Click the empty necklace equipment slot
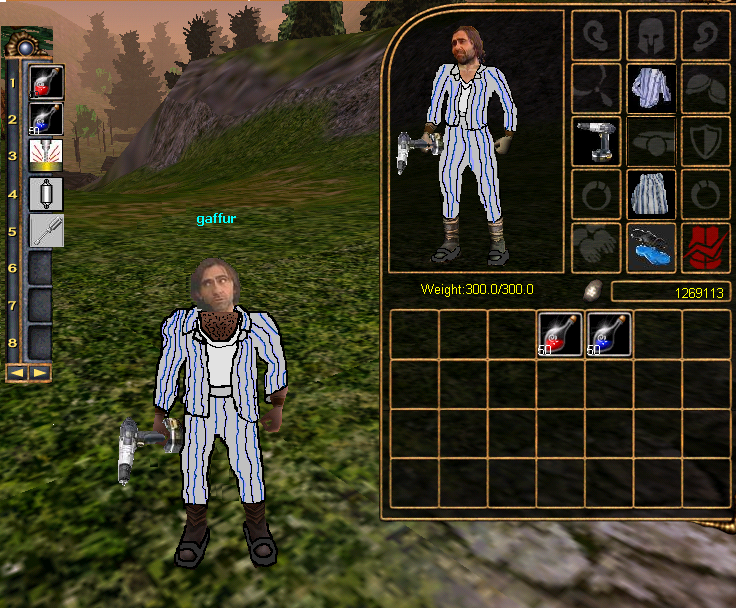Image resolution: width=736 pixels, height=608 pixels. pos(597,88)
